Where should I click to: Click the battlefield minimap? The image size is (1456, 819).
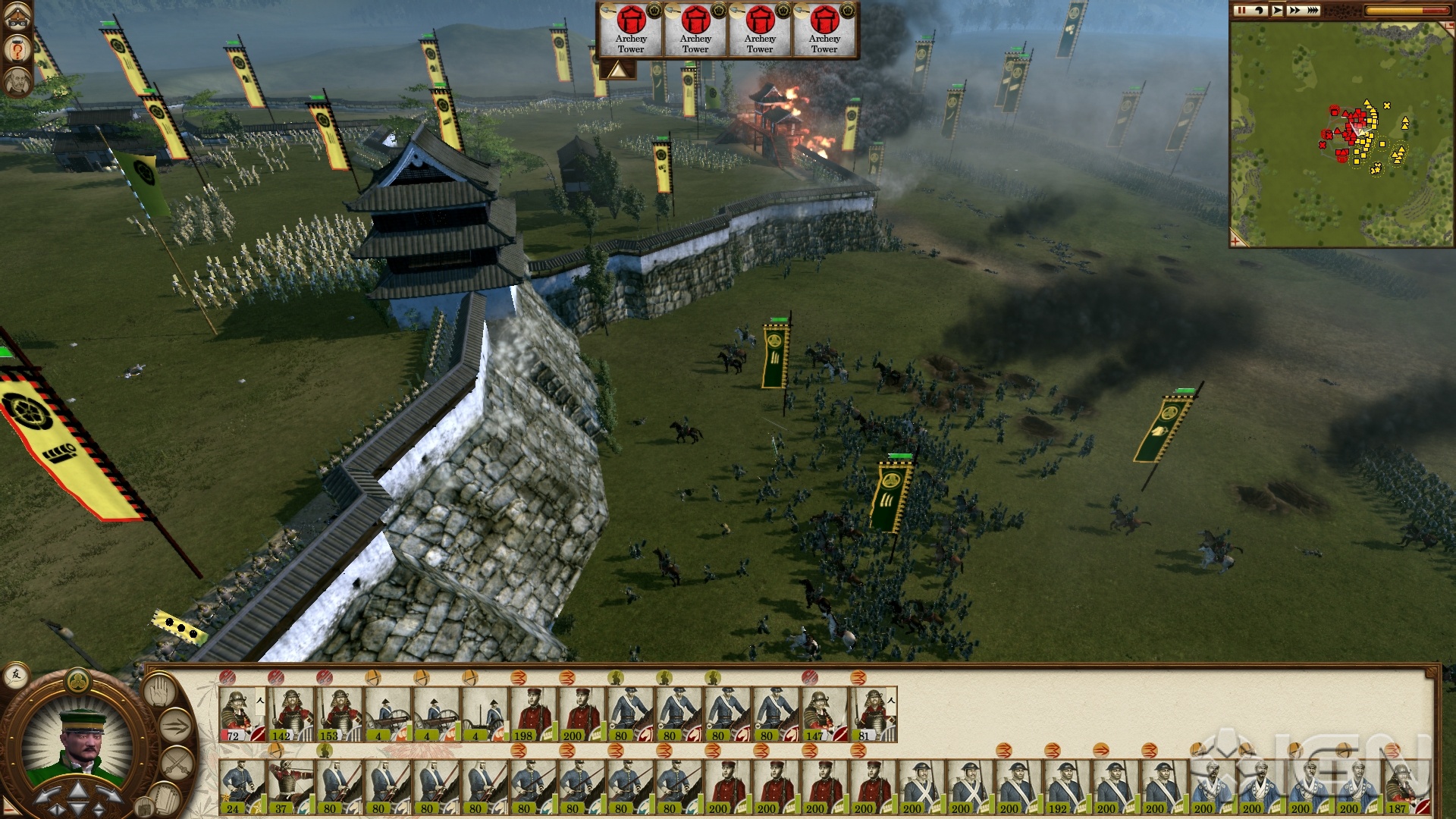pos(1341,133)
